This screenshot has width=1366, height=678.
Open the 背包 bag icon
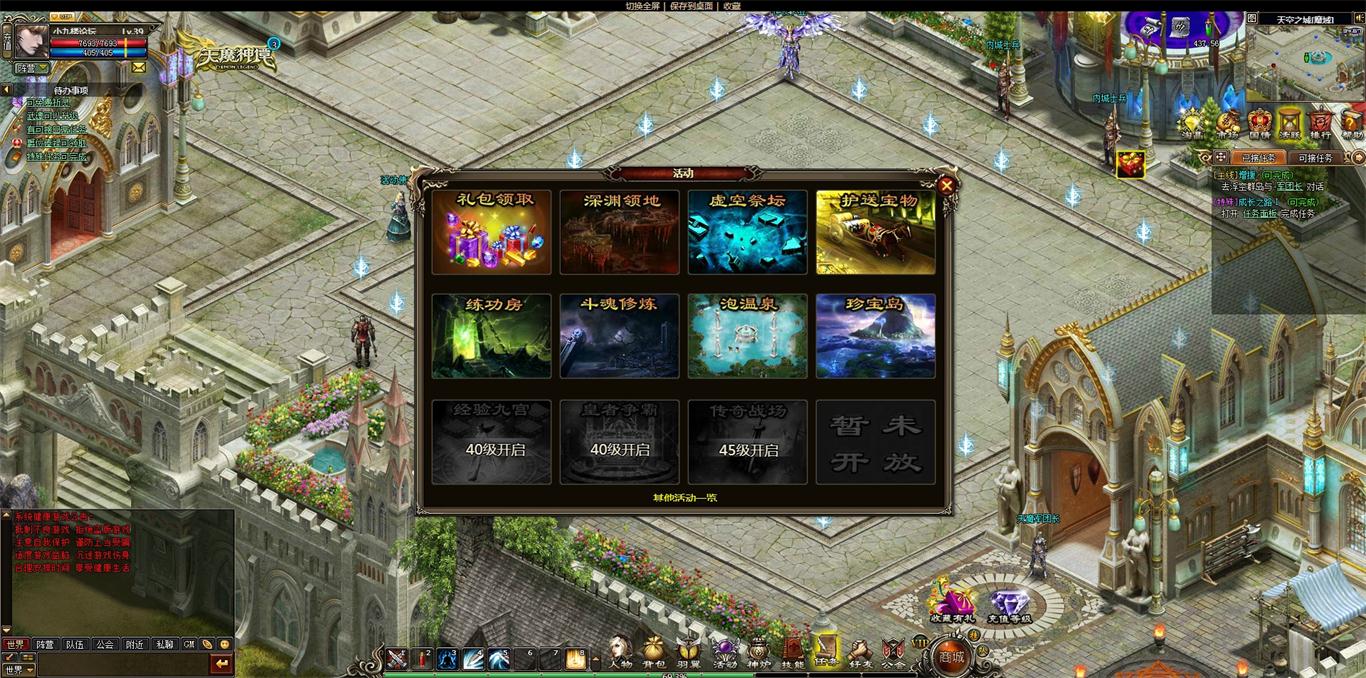tap(653, 652)
